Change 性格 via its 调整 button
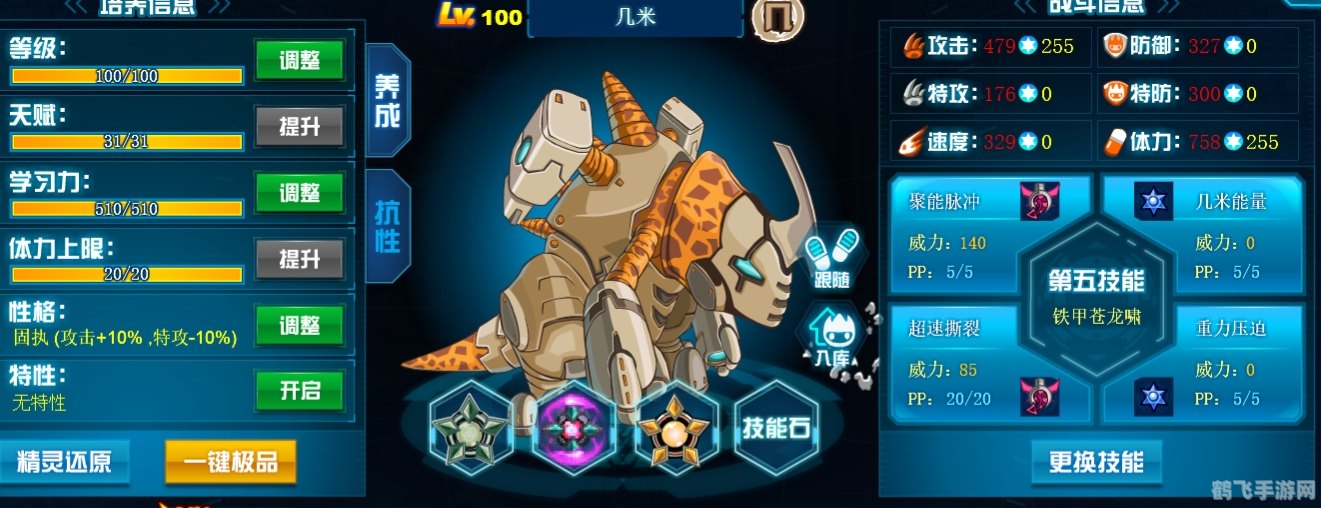The image size is (1321, 508). pyautogui.click(x=299, y=325)
